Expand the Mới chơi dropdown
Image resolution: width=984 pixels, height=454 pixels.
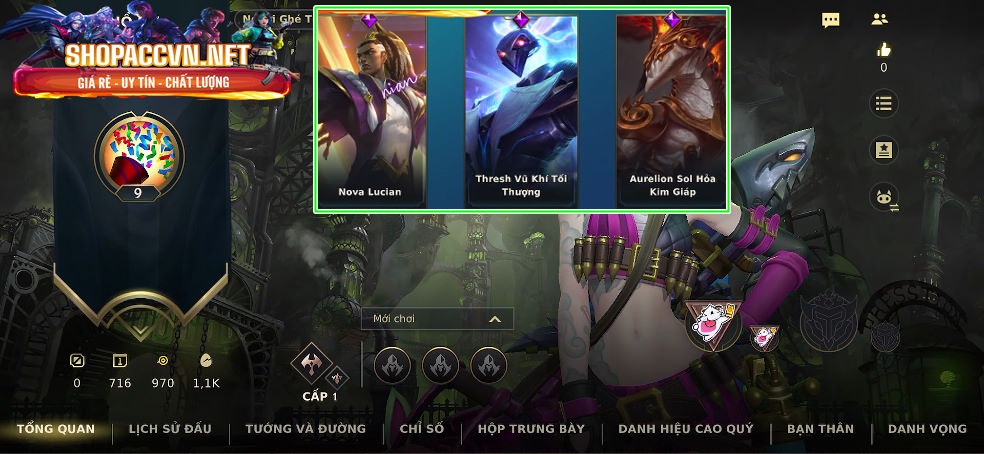tap(438, 319)
